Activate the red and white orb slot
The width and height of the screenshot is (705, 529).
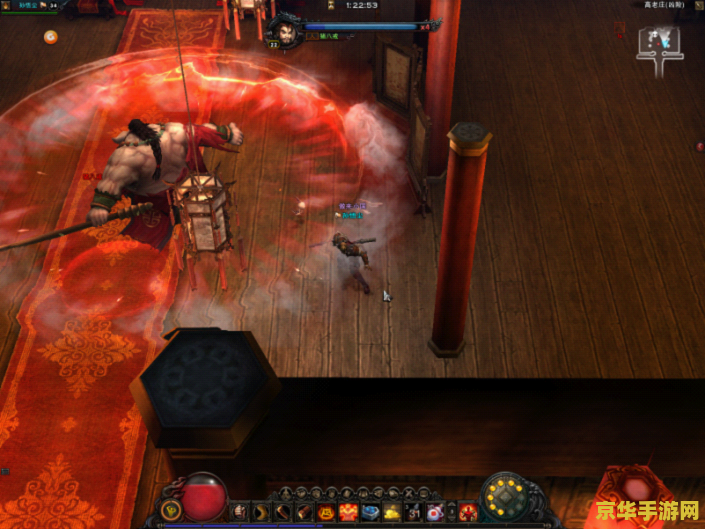(x=434, y=512)
